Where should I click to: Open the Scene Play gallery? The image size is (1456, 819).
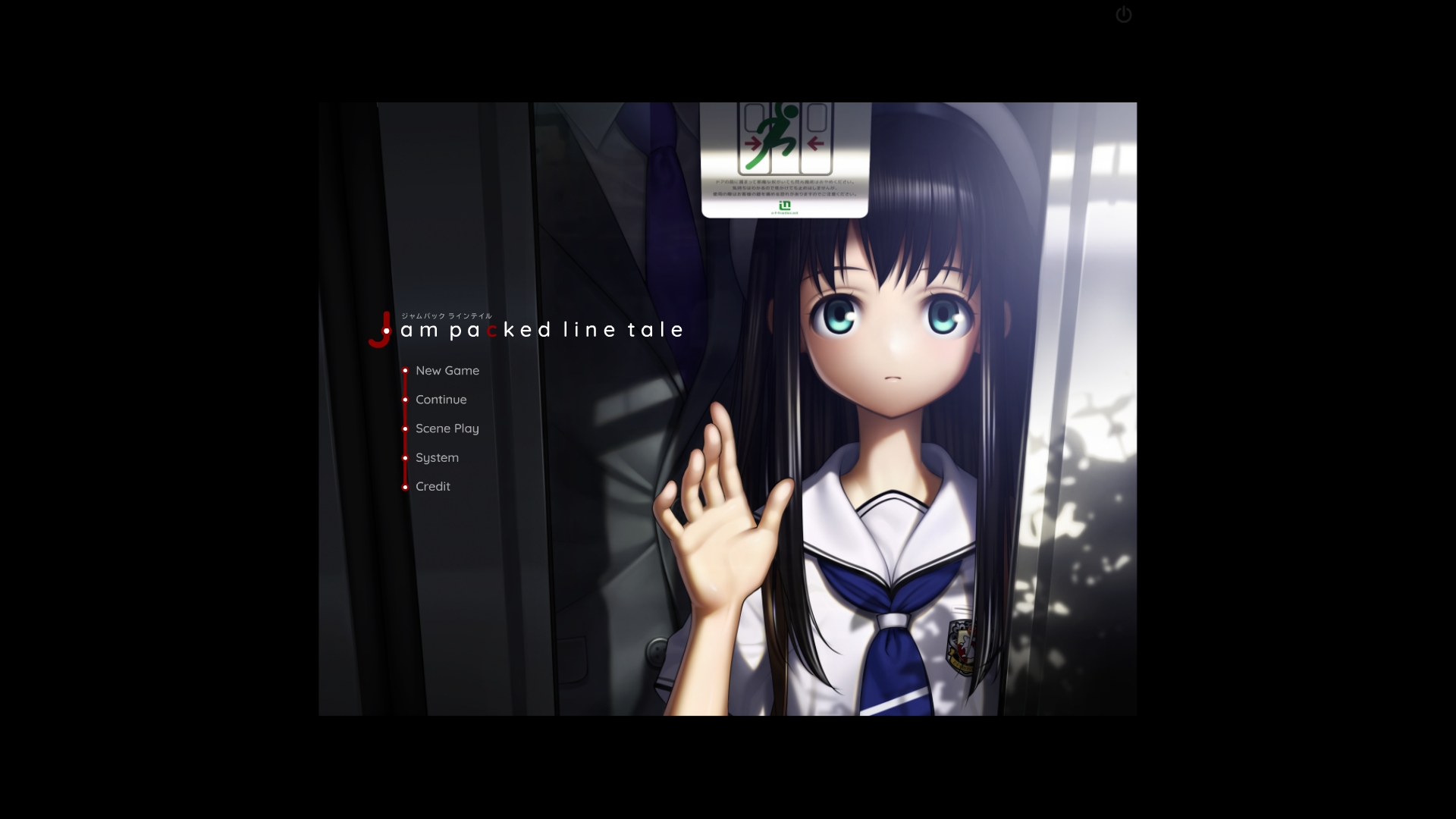click(447, 428)
